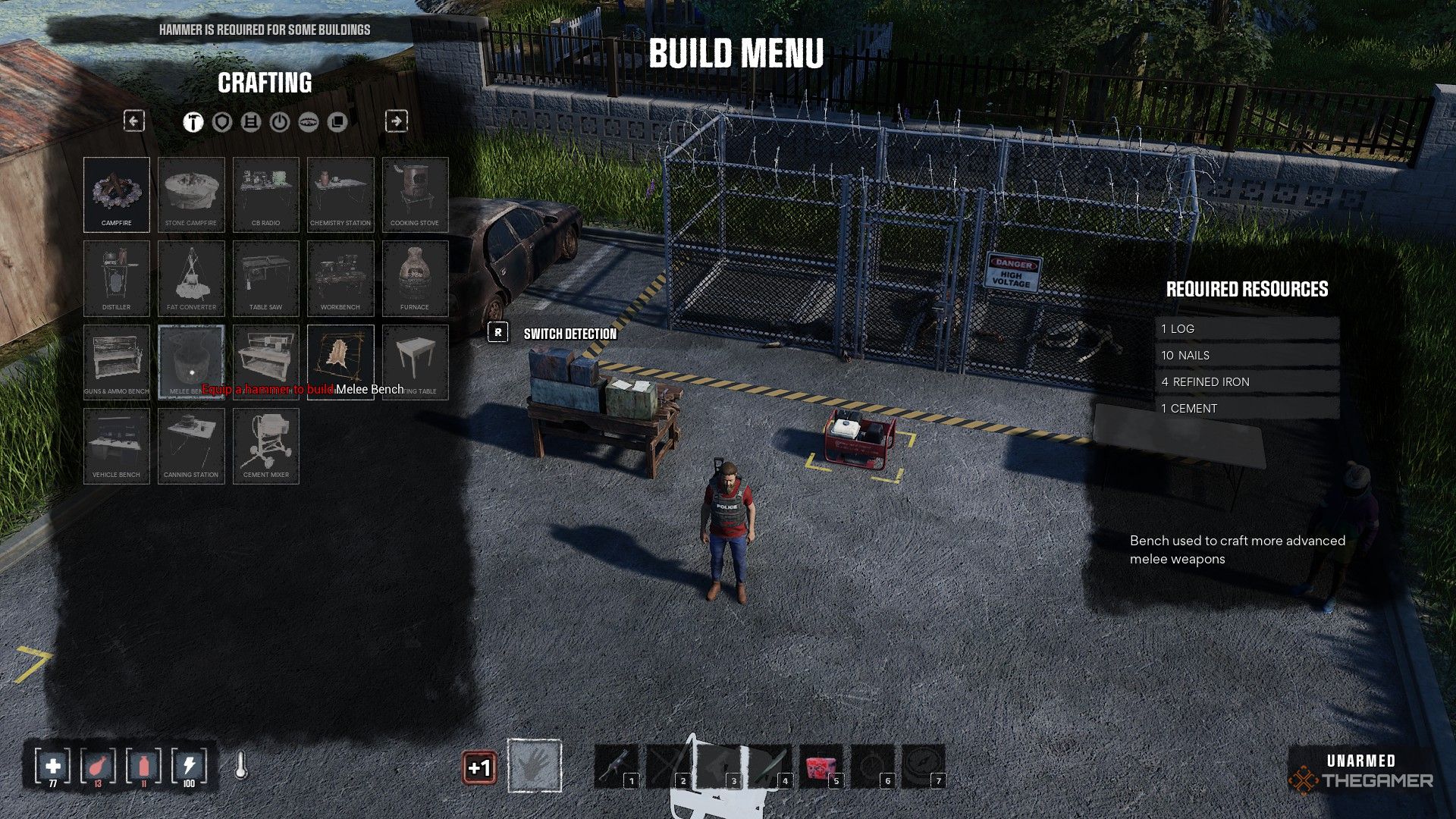Choose the Distiller build tile
This screenshot has height=819, width=1456.
[117, 278]
